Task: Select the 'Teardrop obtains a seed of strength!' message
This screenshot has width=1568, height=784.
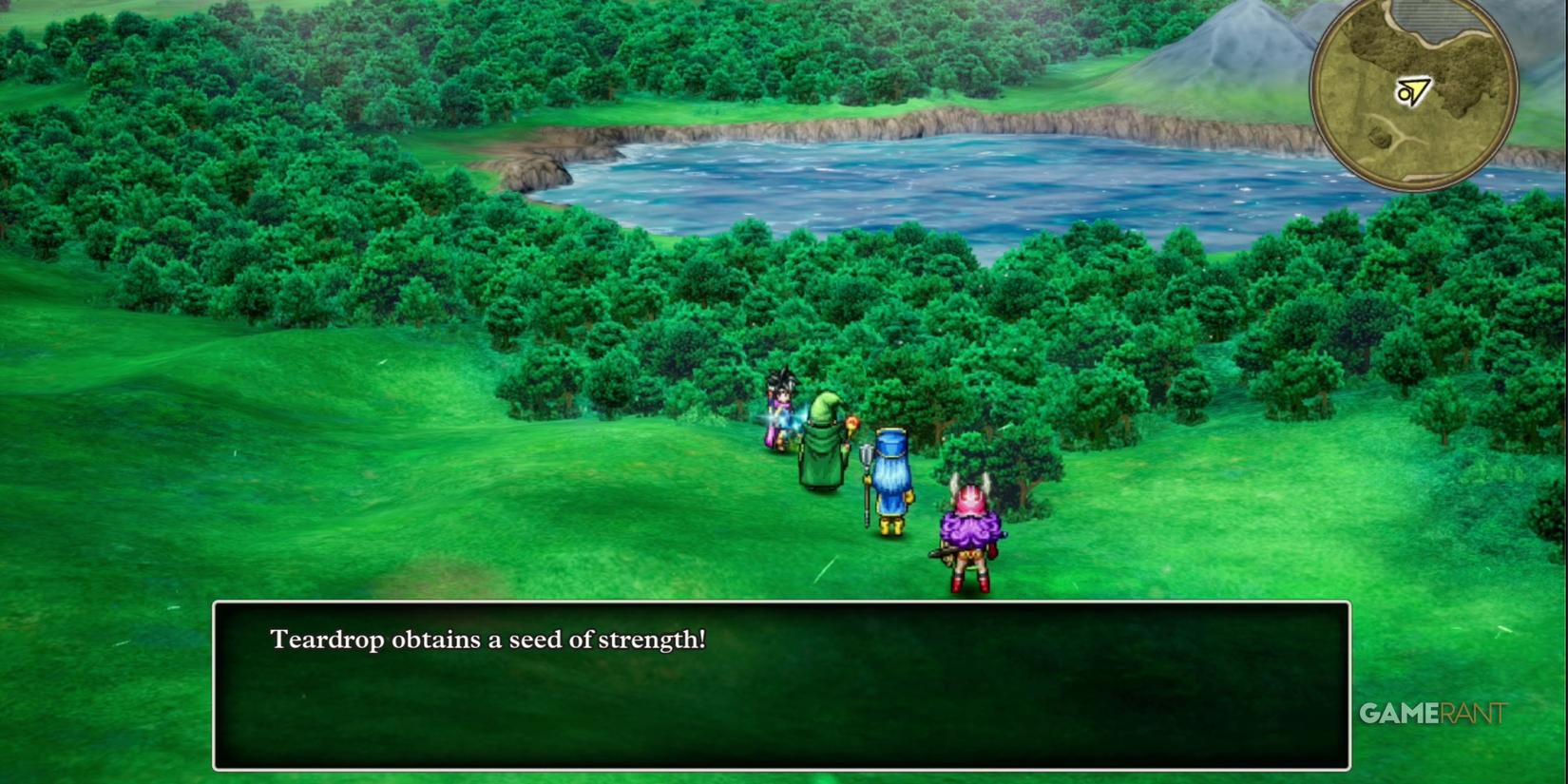Action: (487, 640)
